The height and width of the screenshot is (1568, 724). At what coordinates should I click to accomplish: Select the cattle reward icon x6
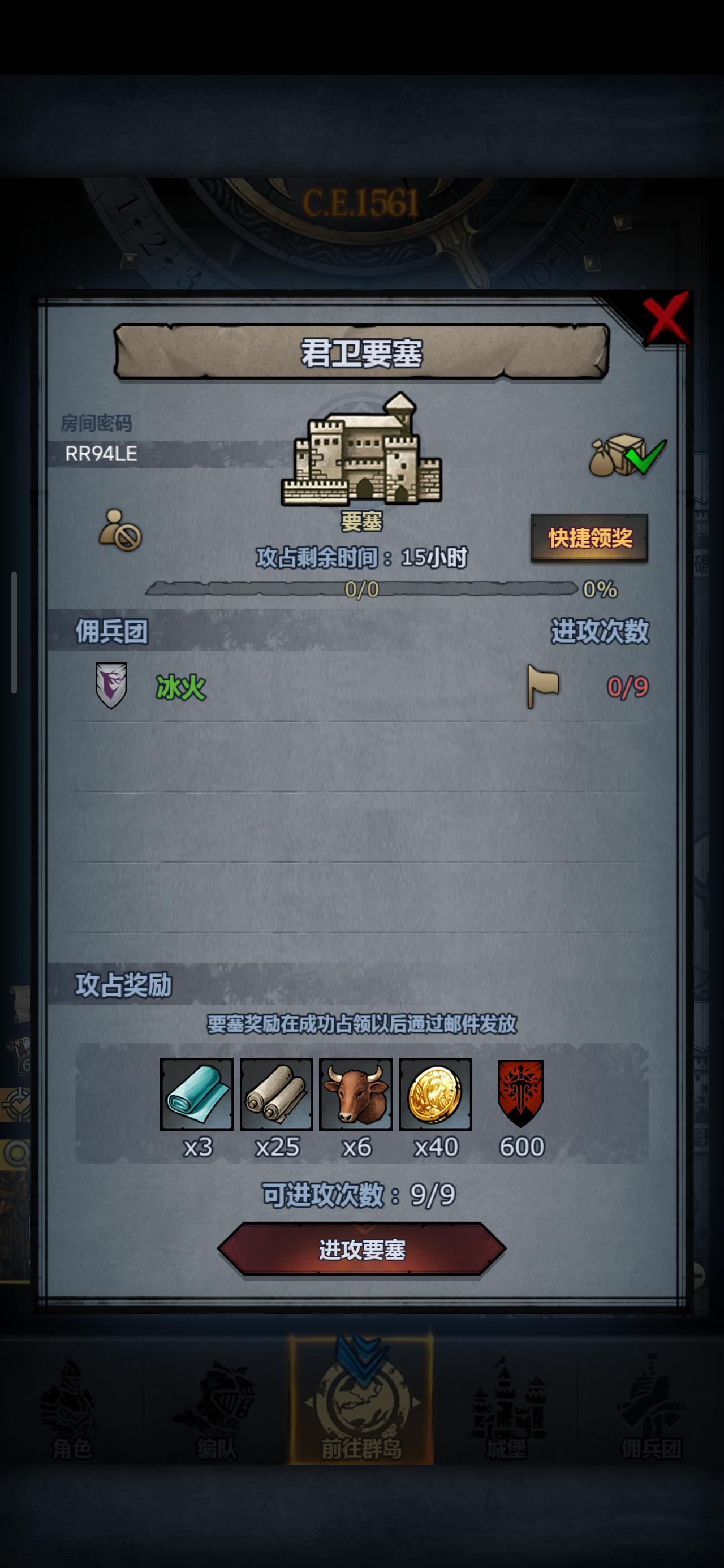356,1094
